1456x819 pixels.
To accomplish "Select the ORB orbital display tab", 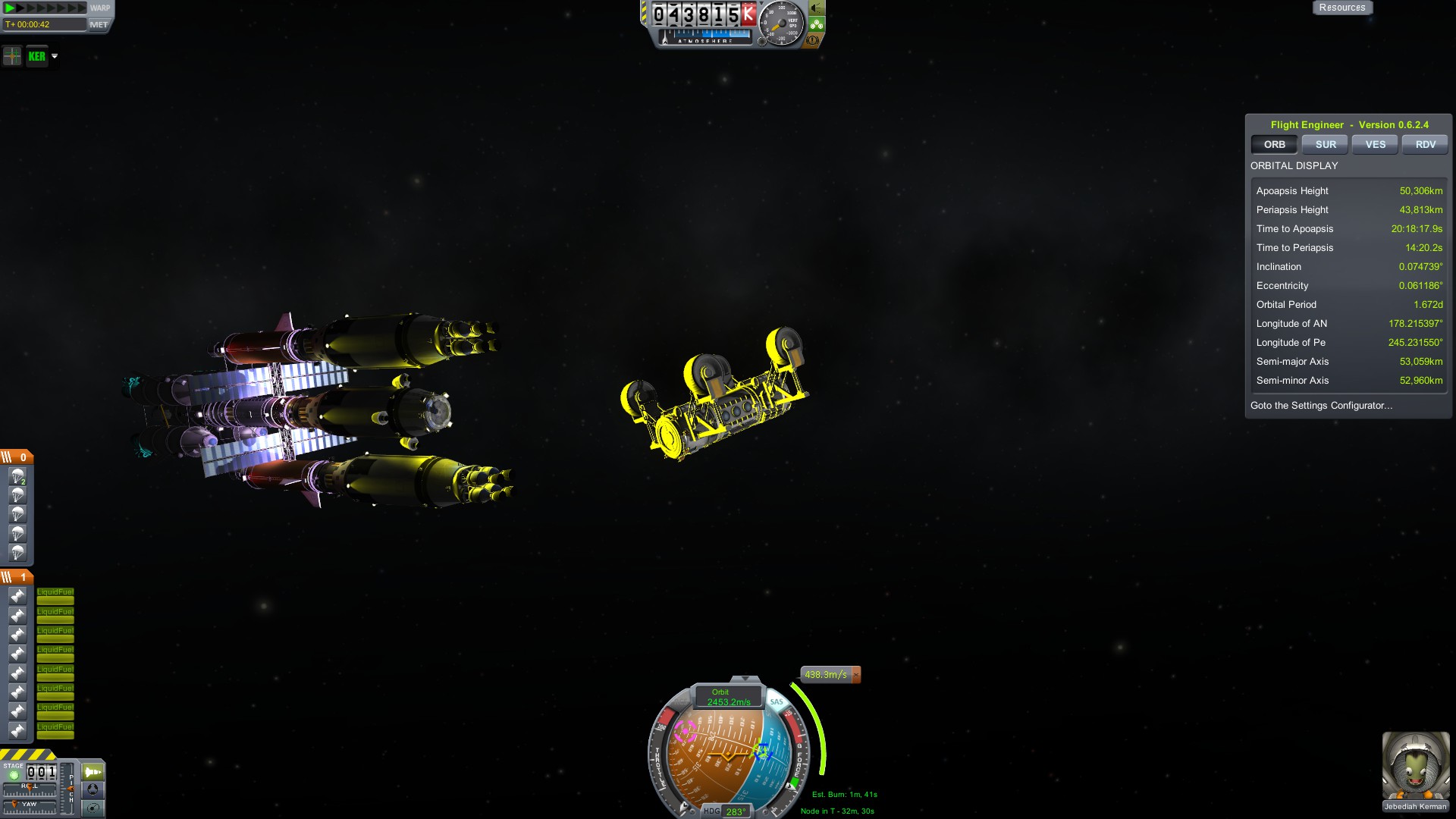I will tap(1274, 144).
